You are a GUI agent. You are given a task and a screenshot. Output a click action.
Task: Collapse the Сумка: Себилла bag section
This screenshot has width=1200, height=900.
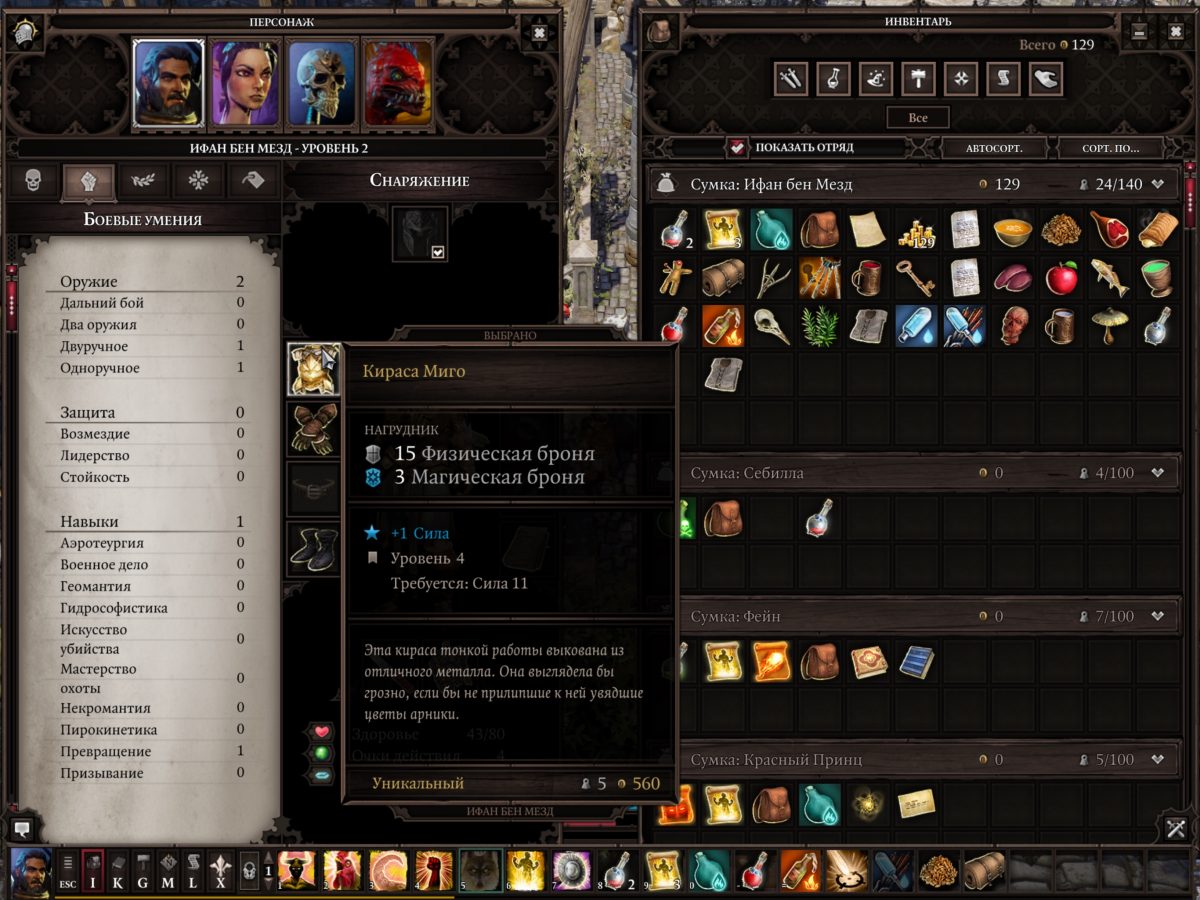(x=1158, y=473)
